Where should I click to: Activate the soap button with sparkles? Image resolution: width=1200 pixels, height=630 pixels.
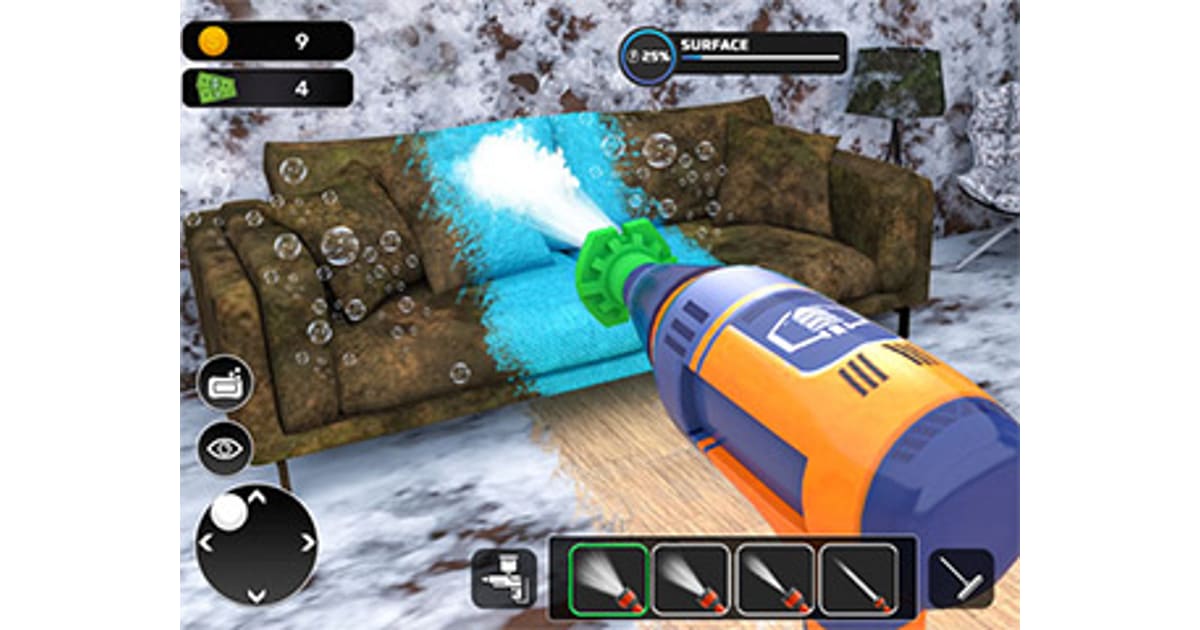point(225,383)
